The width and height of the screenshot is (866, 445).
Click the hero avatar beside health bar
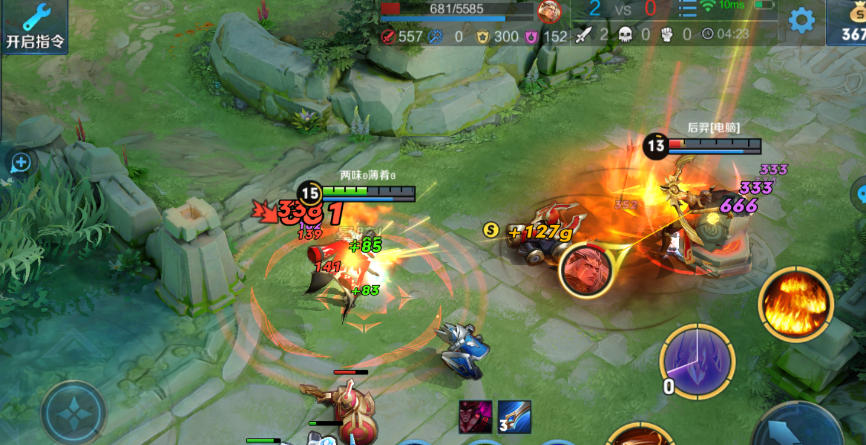(x=549, y=11)
